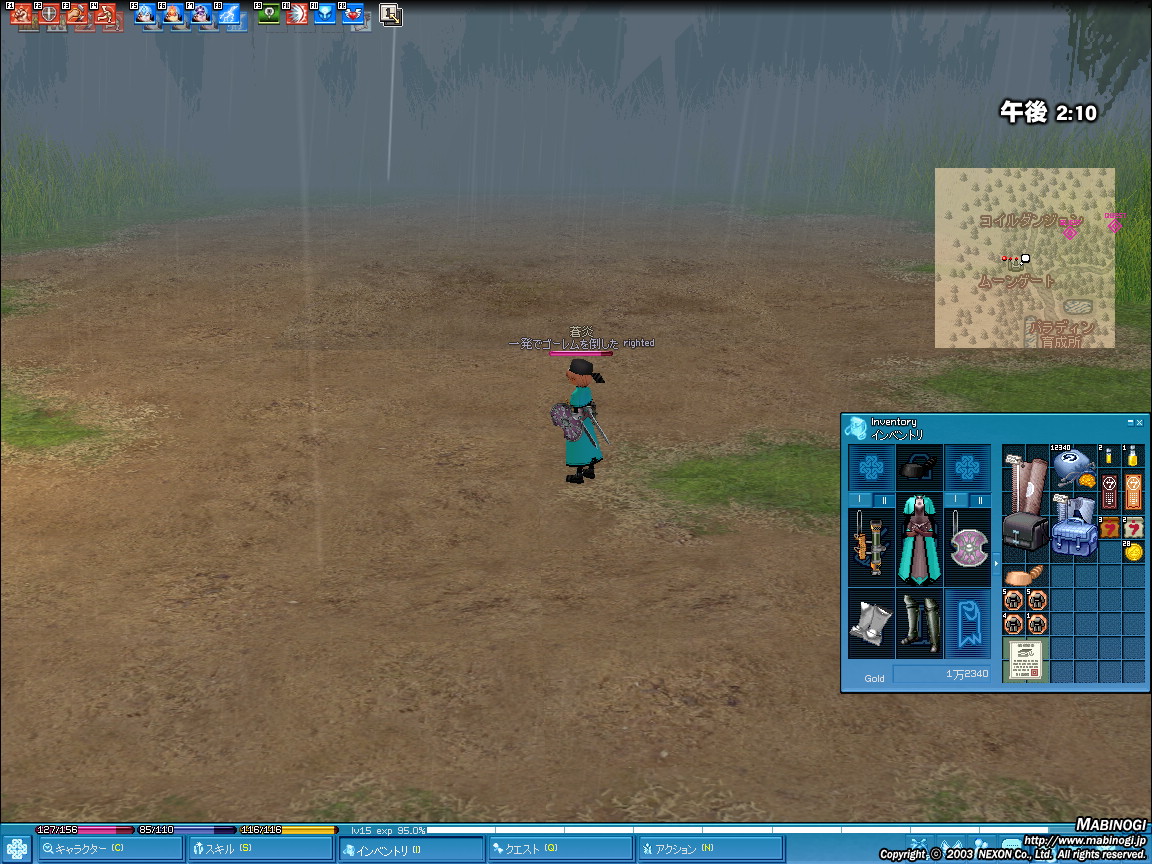Use the winged heart healing skill

pyautogui.click(x=354, y=15)
